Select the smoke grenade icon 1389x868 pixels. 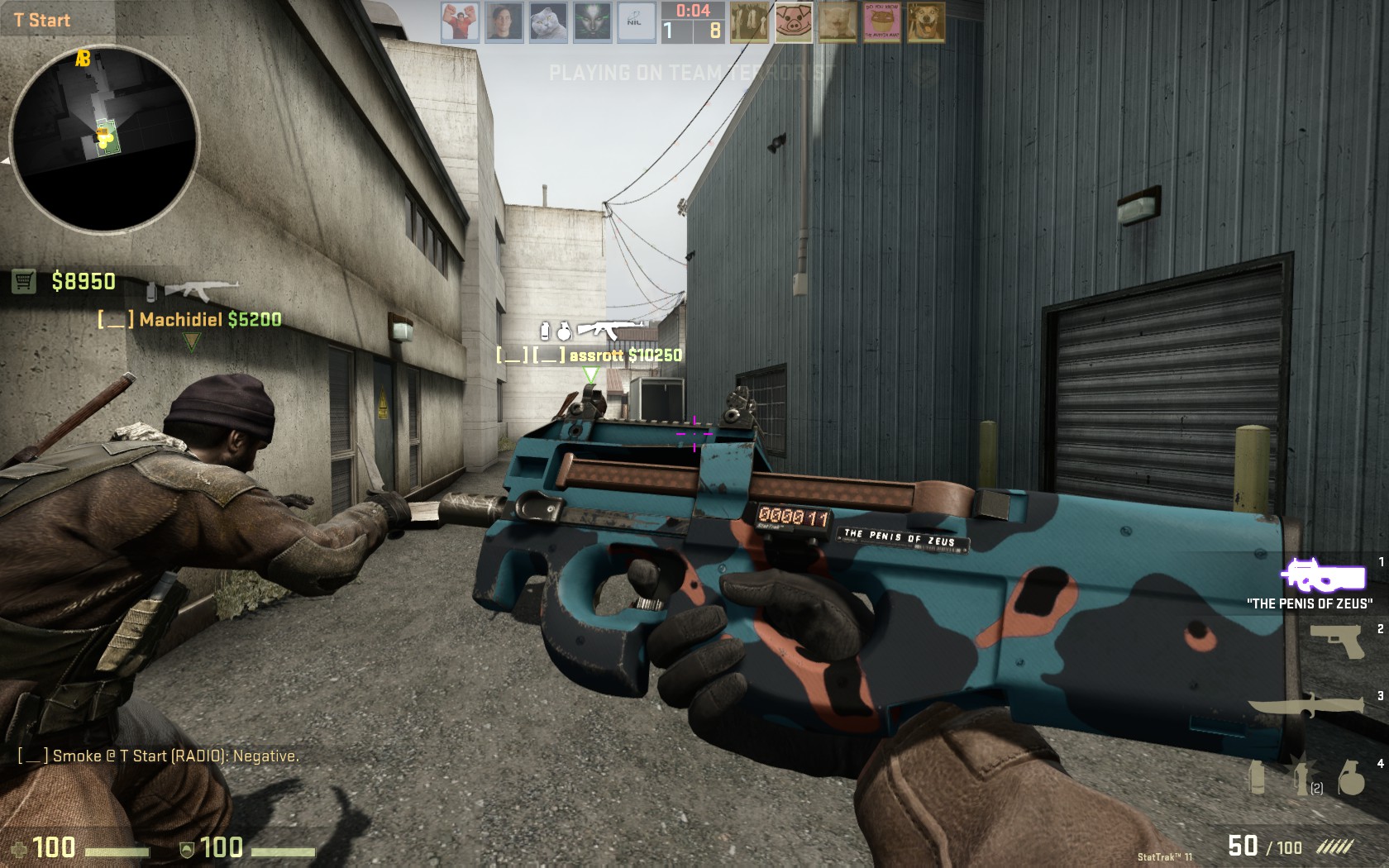pos(1257,777)
